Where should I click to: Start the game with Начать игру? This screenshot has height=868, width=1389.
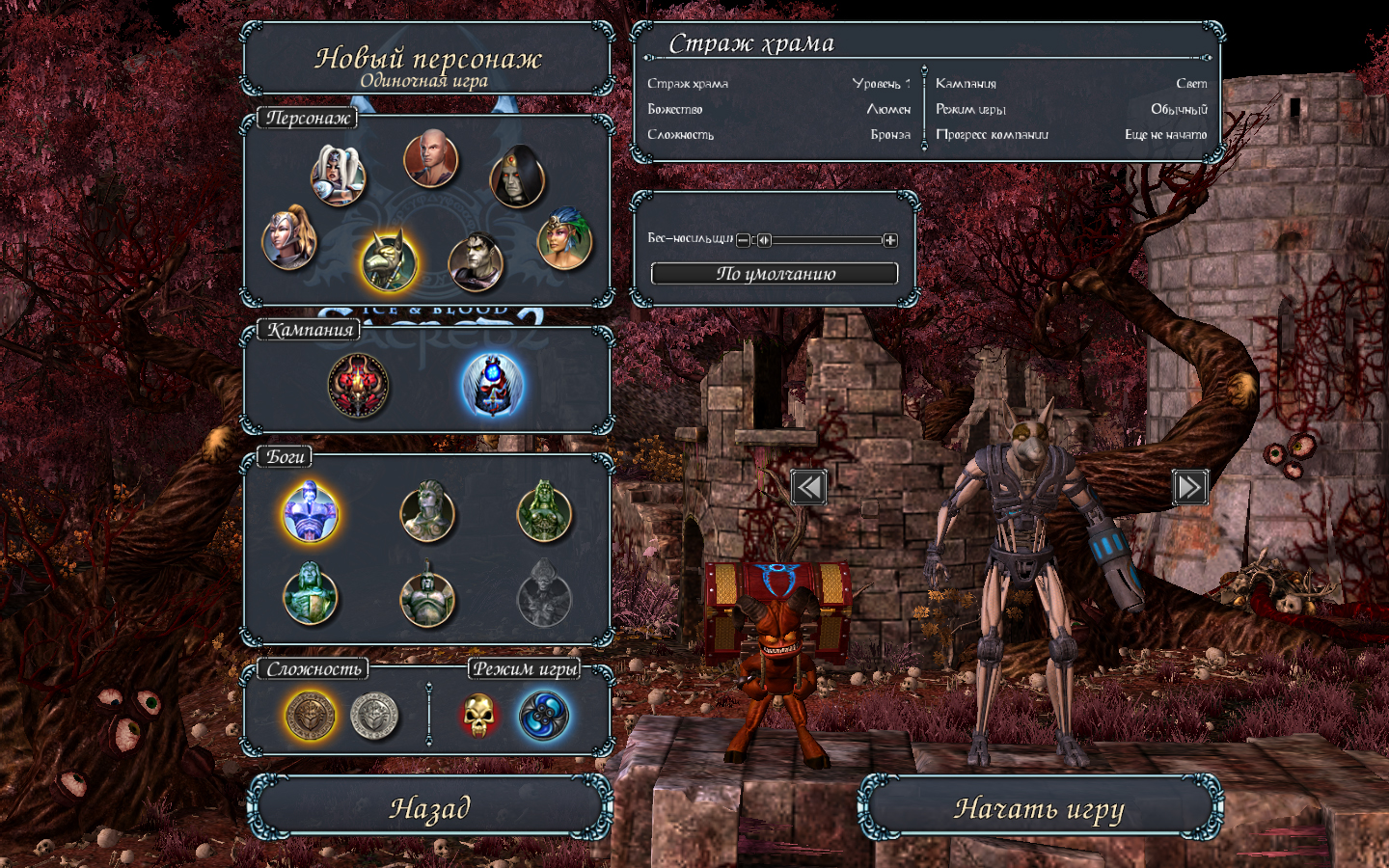tap(1039, 808)
